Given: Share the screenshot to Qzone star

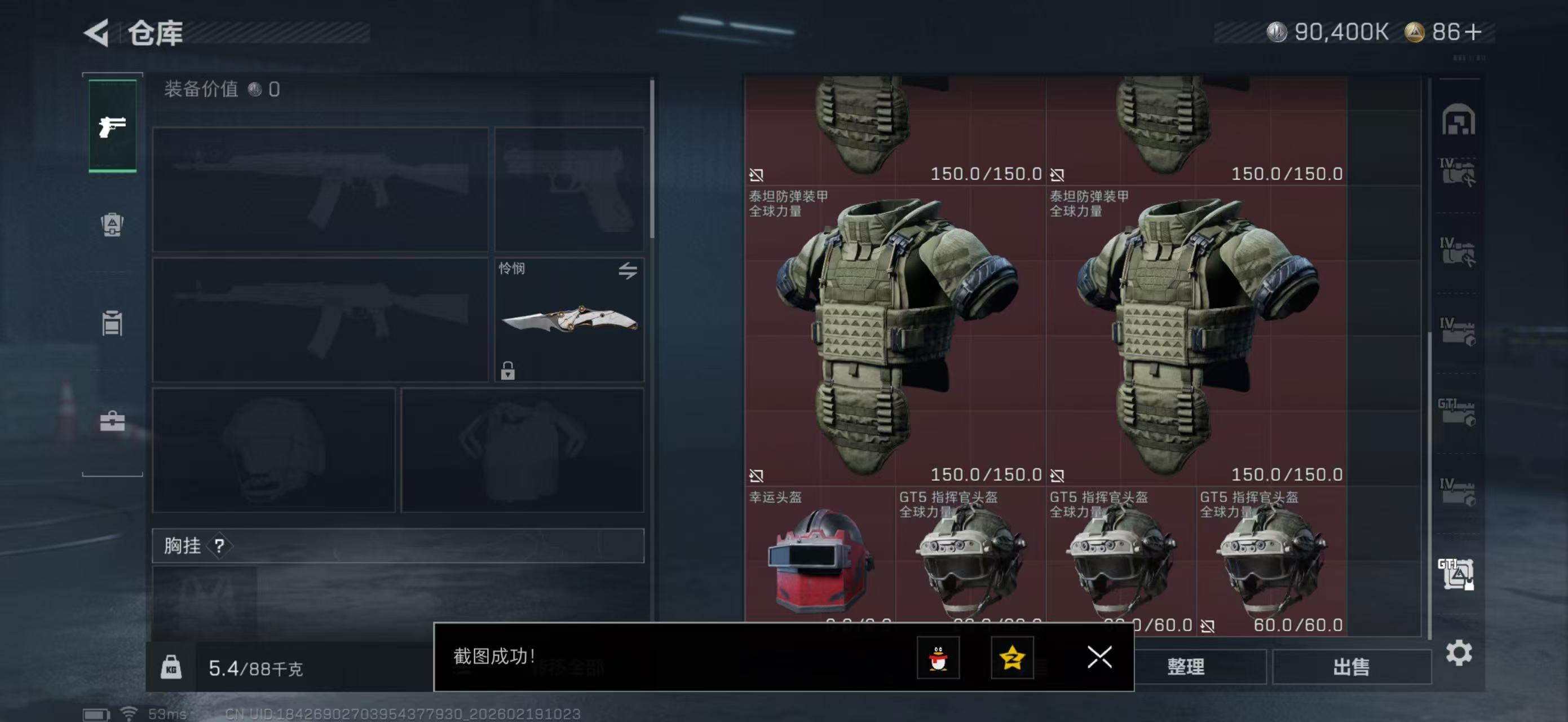Looking at the screenshot, I should click(x=1012, y=658).
